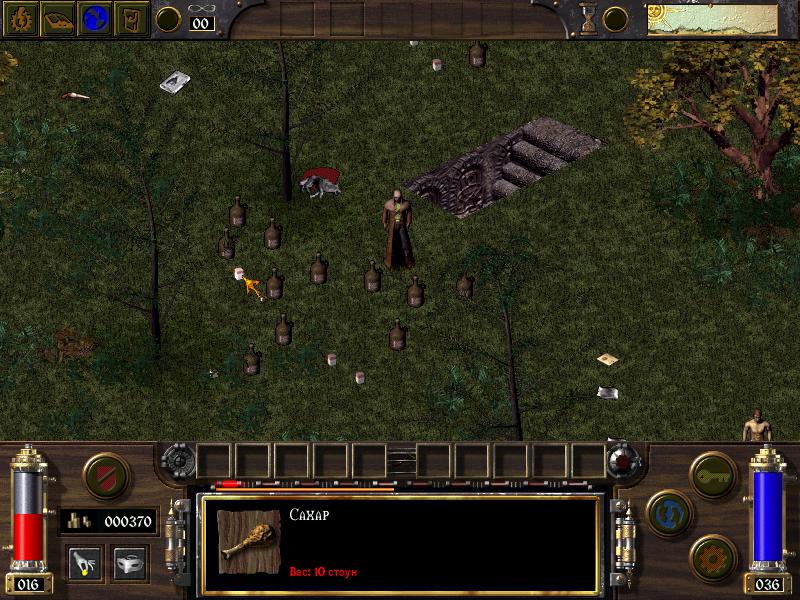The image size is (800, 600).
Task: Click the Сахар item portrait in the info panel
Action: pos(249,541)
